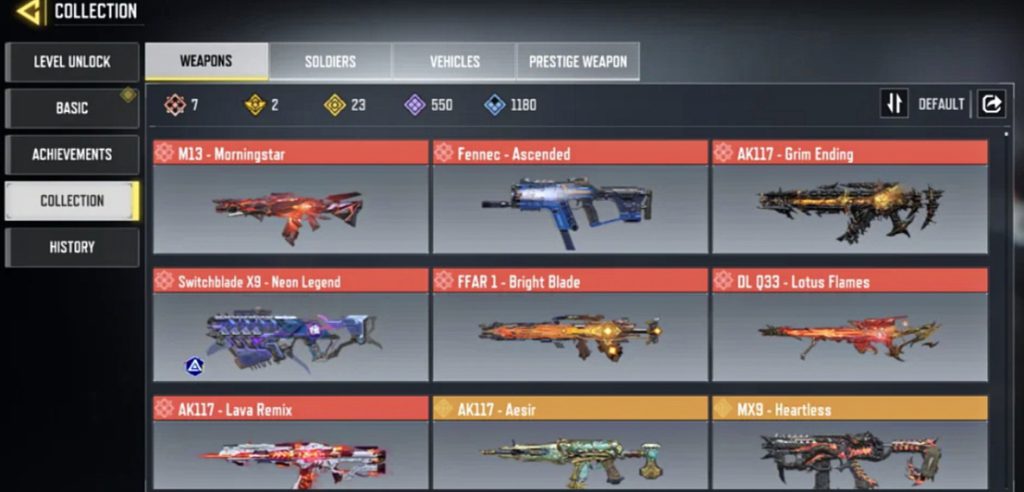Choose the DL Q33 - Lotus Flames card
1024x492 pixels.
tap(849, 325)
